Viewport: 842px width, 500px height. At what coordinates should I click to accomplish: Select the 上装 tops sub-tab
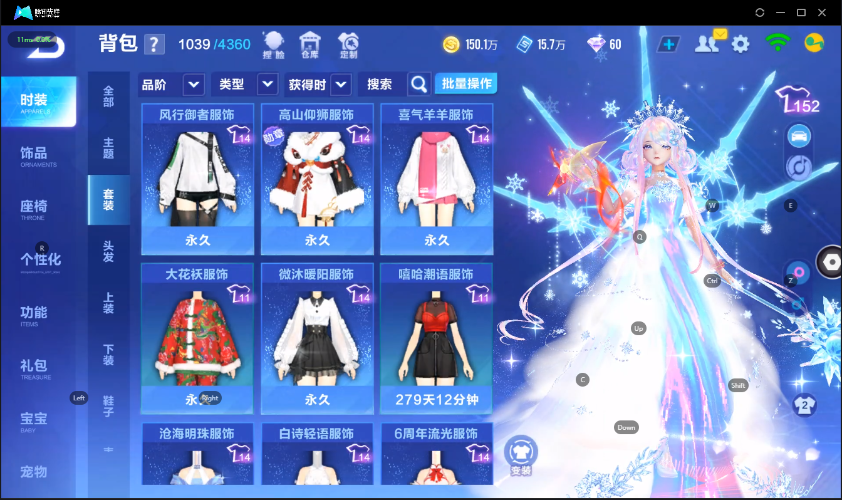point(108,303)
